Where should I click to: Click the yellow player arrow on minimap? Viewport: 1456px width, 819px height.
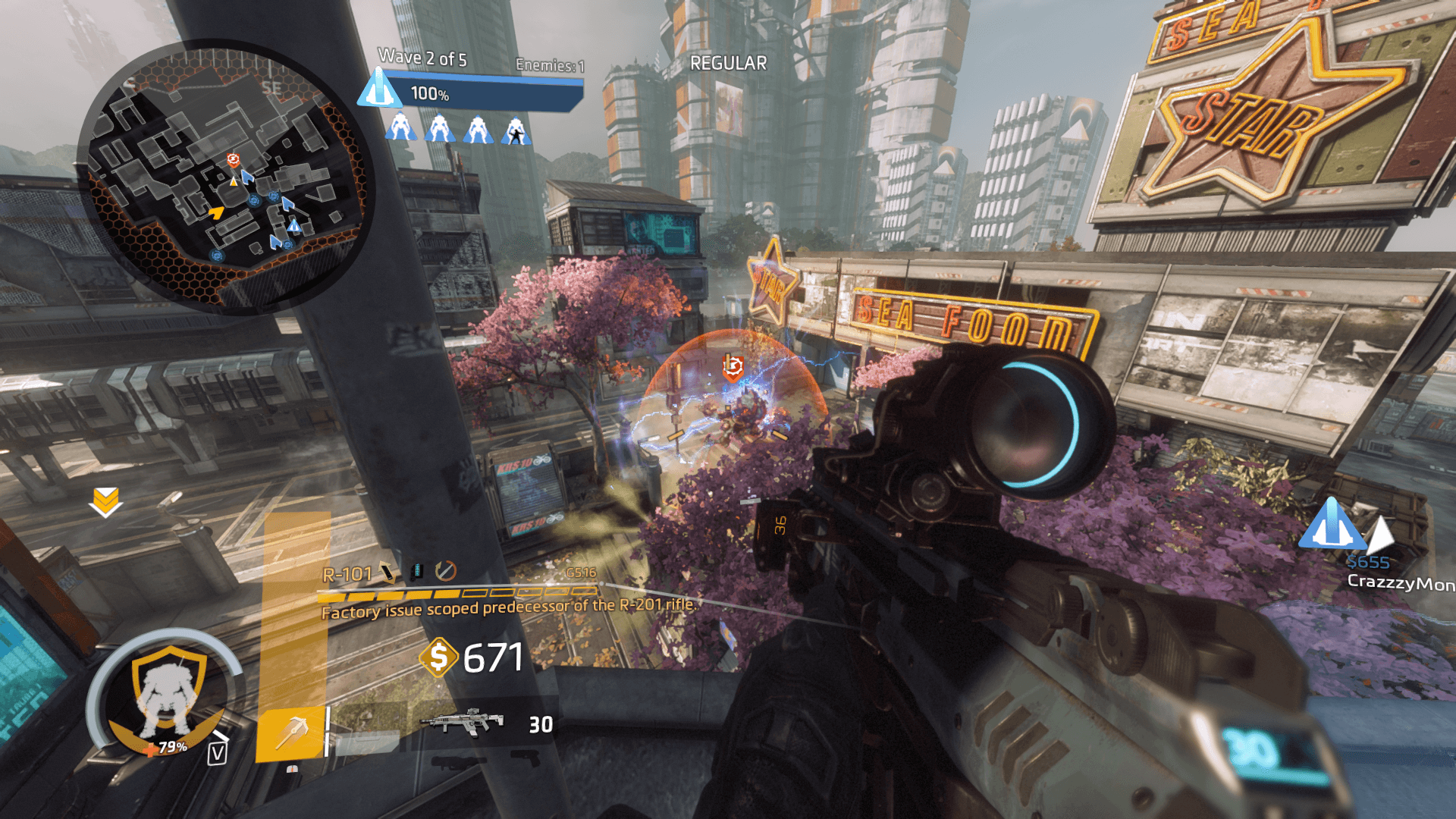coord(217,213)
